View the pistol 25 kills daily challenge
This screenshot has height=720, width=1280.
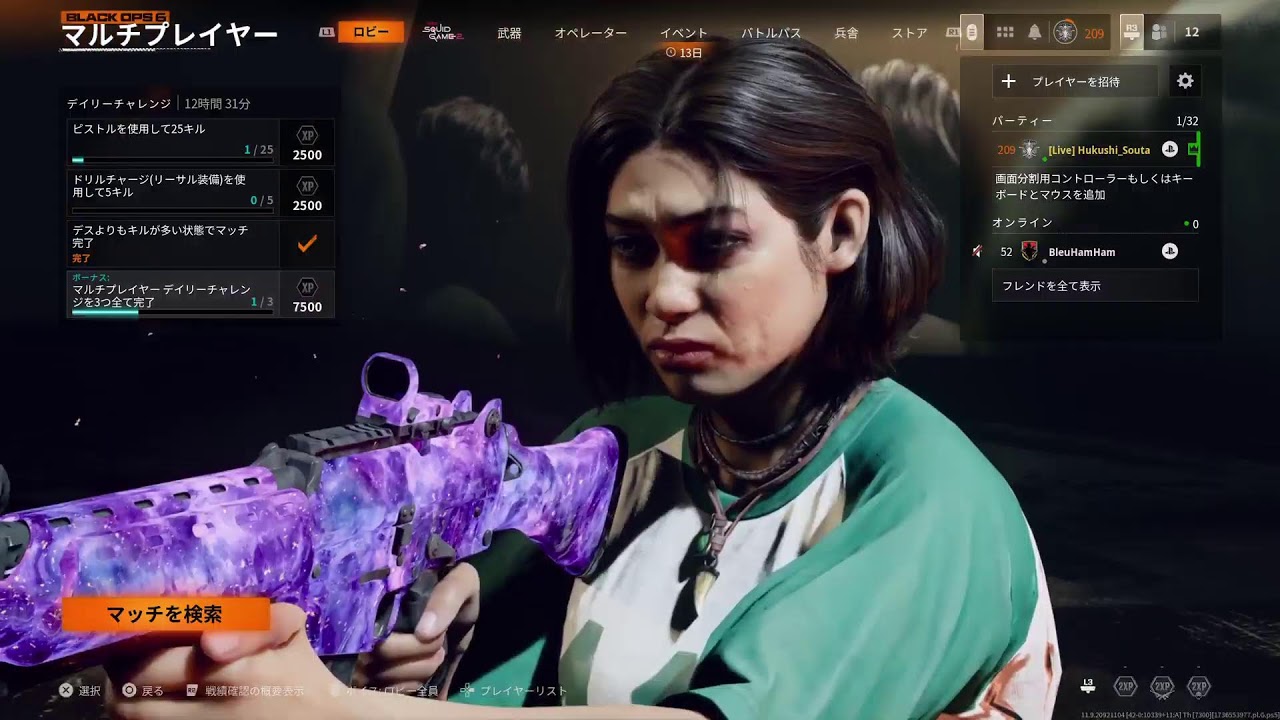click(x=172, y=142)
